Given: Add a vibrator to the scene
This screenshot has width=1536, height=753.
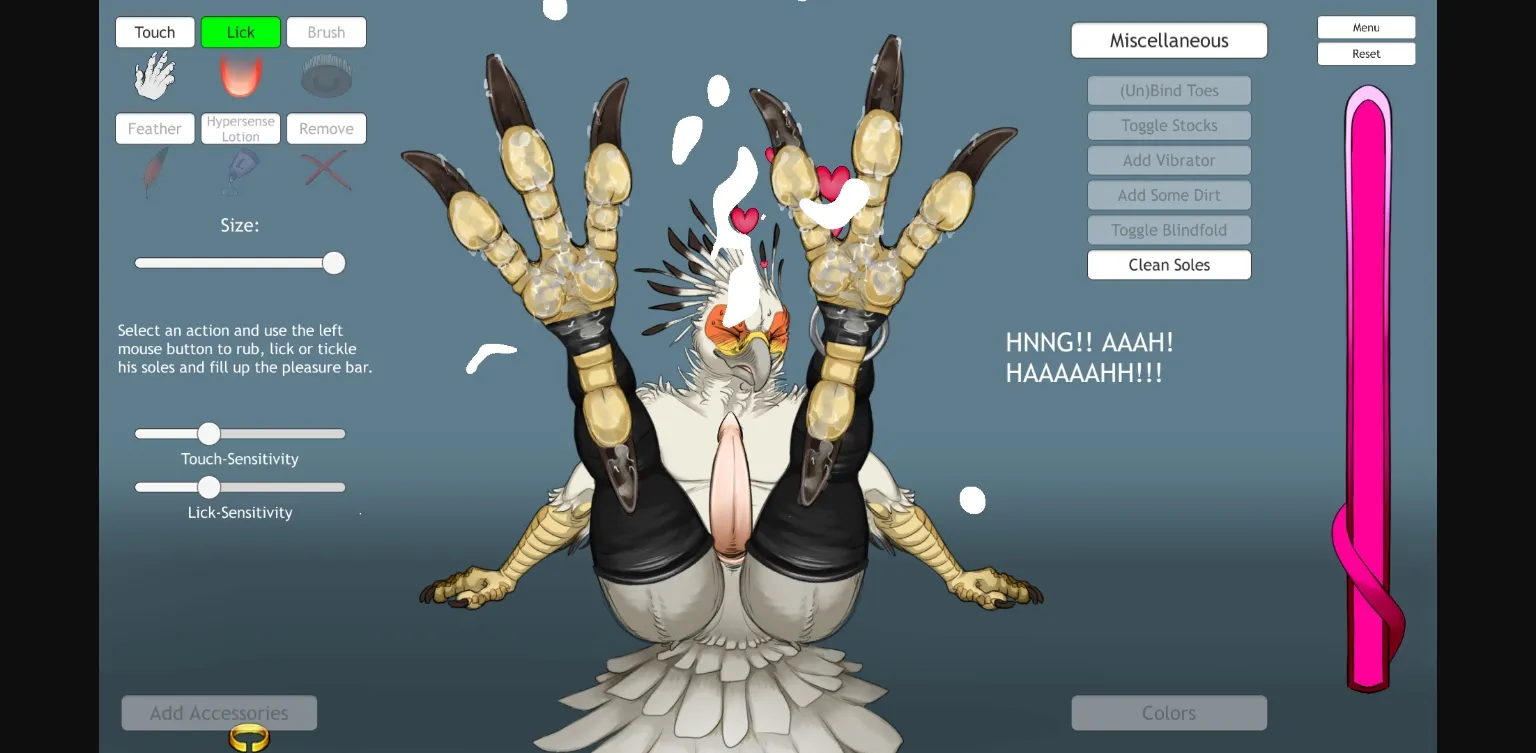Looking at the screenshot, I should coord(1168,160).
